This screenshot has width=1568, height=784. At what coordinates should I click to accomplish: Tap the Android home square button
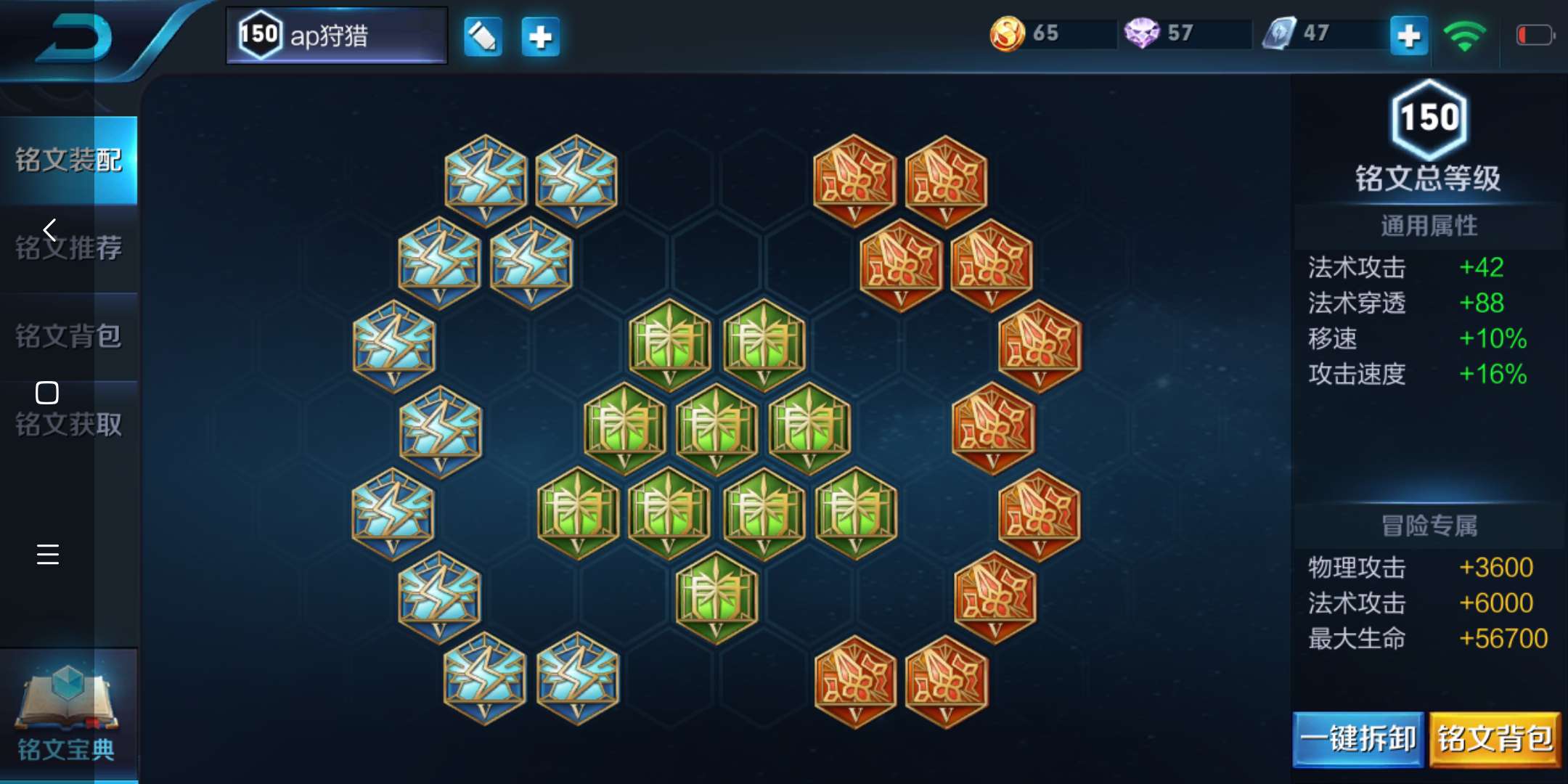pyautogui.click(x=47, y=393)
